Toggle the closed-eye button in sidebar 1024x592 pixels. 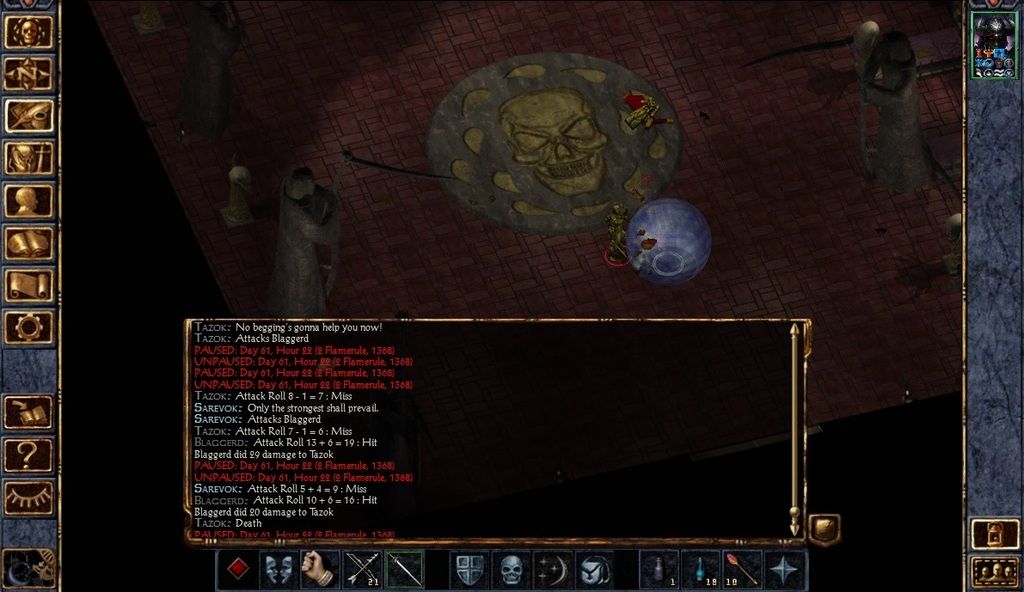[29, 497]
